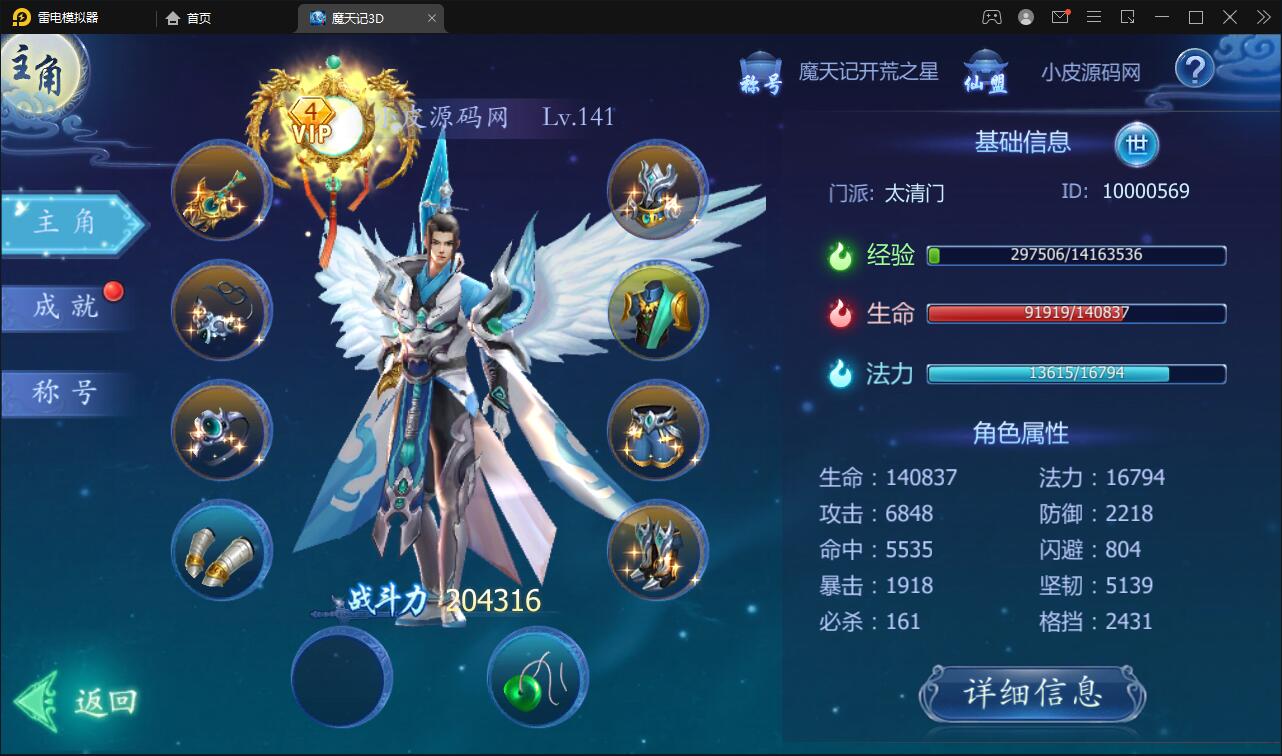
Task: Open the boots equipment slot icon
Action: [x=655, y=550]
